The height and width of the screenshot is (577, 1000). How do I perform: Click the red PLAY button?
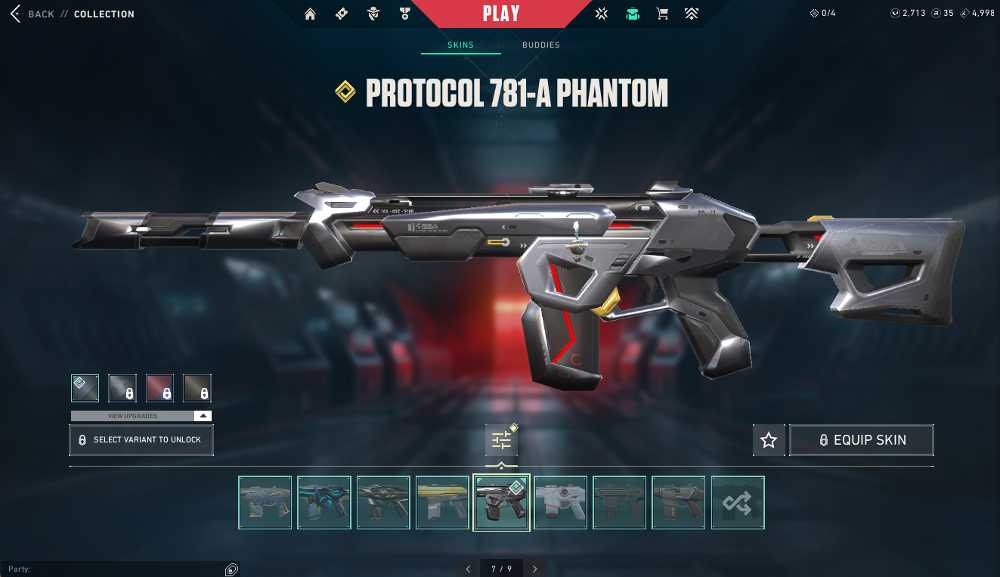click(x=500, y=14)
